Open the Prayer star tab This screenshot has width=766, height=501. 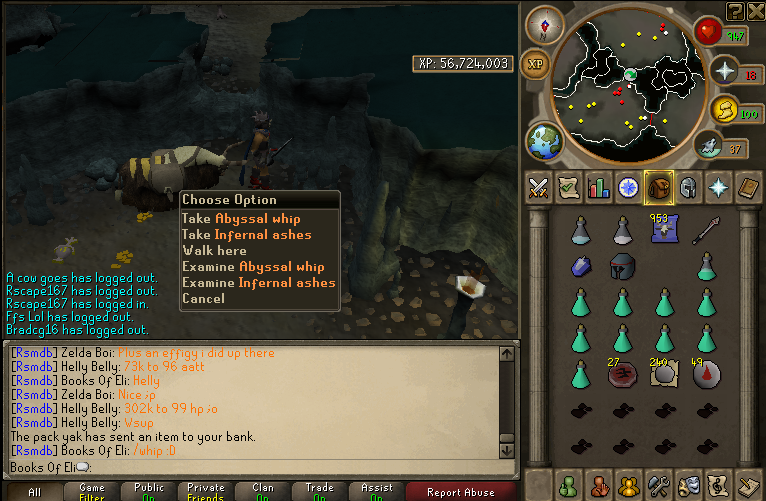pos(718,187)
